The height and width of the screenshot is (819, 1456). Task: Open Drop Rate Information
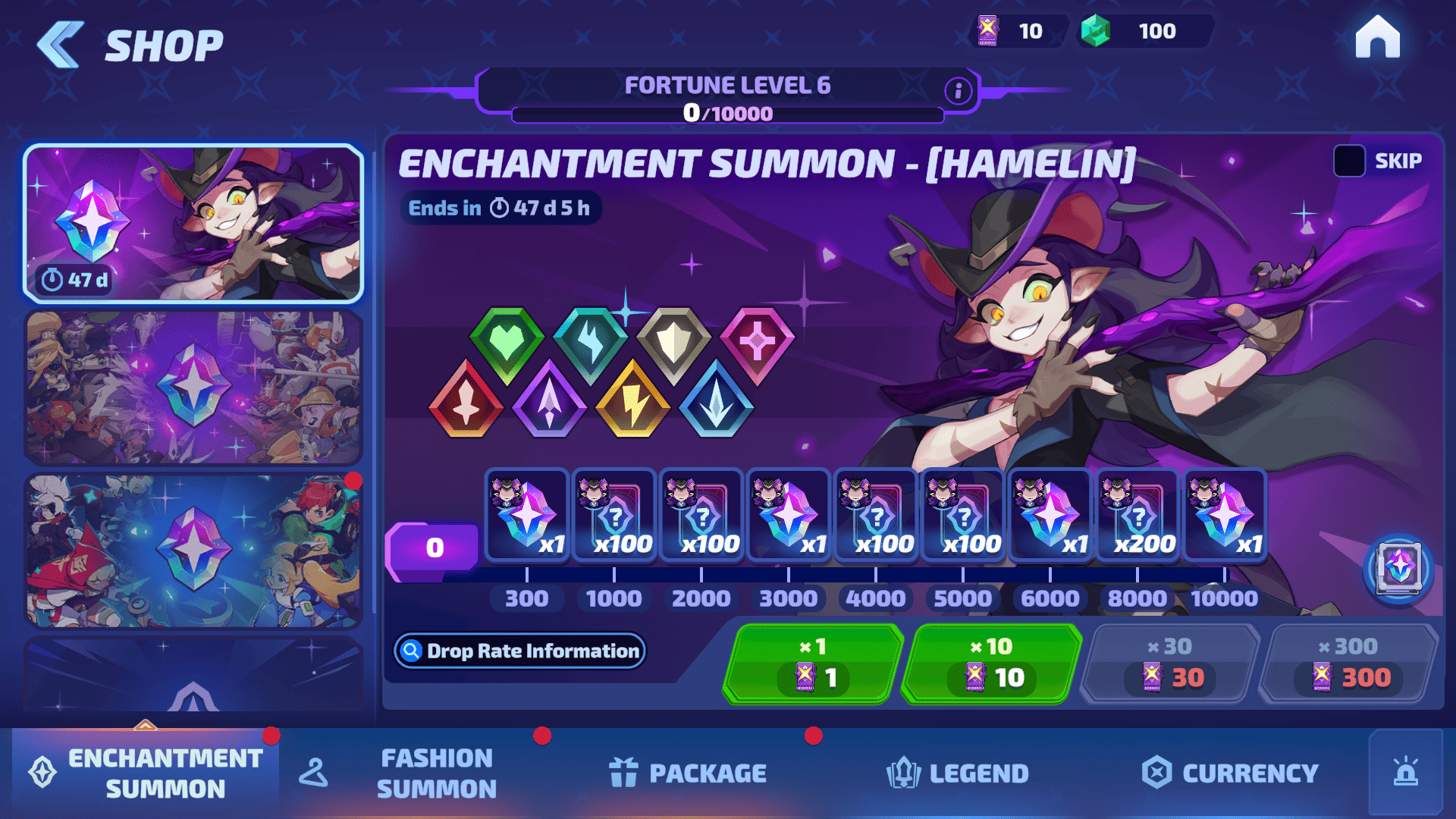pos(520,651)
